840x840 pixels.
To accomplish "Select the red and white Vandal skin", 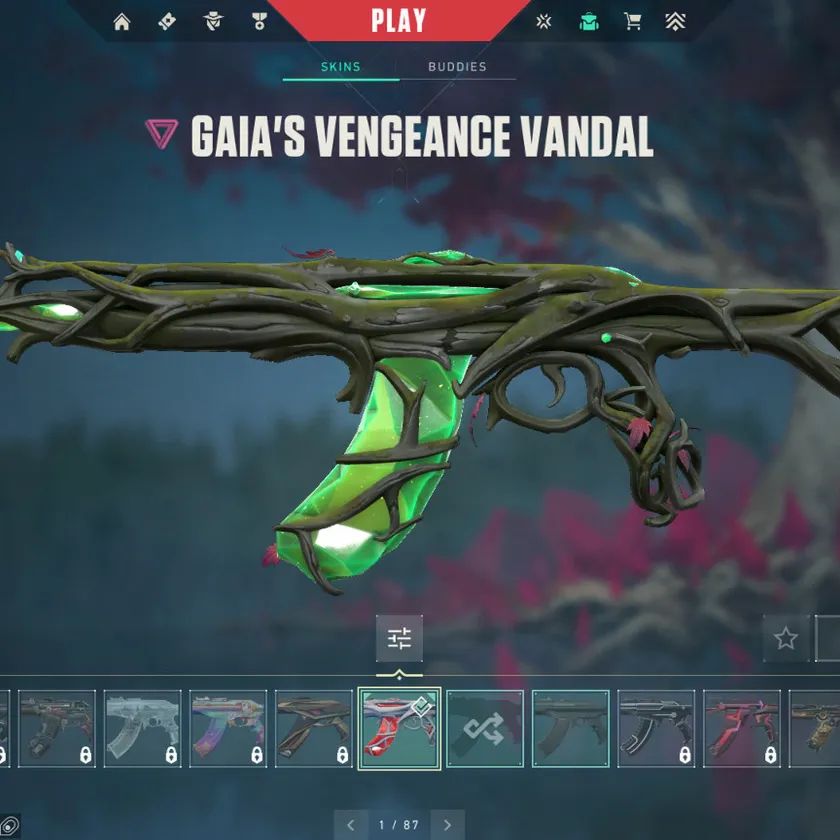I will [399, 728].
